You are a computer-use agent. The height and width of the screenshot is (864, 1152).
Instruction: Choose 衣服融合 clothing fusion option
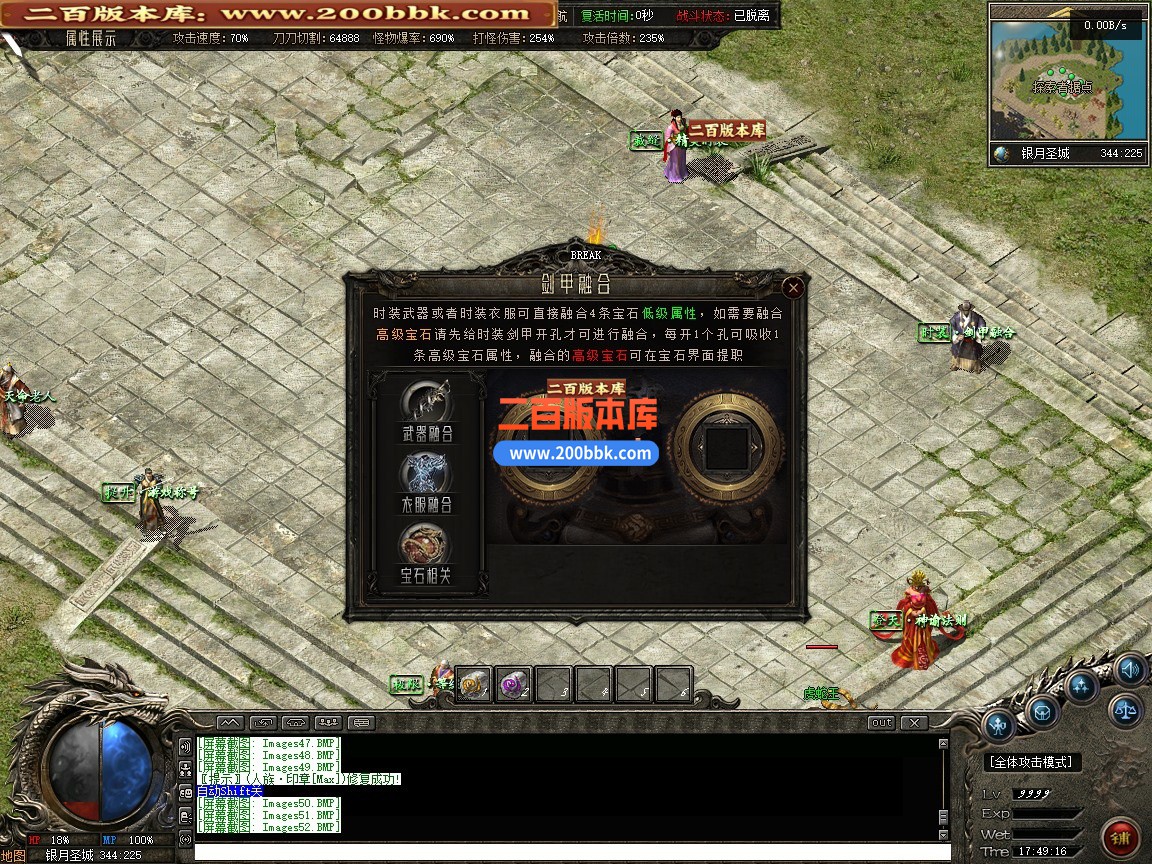click(x=426, y=481)
